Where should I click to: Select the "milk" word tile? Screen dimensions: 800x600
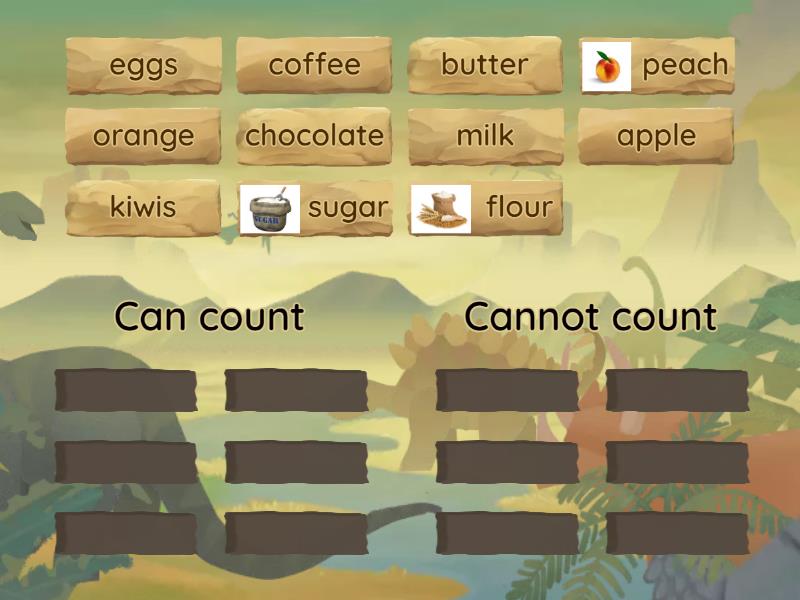click(485, 137)
